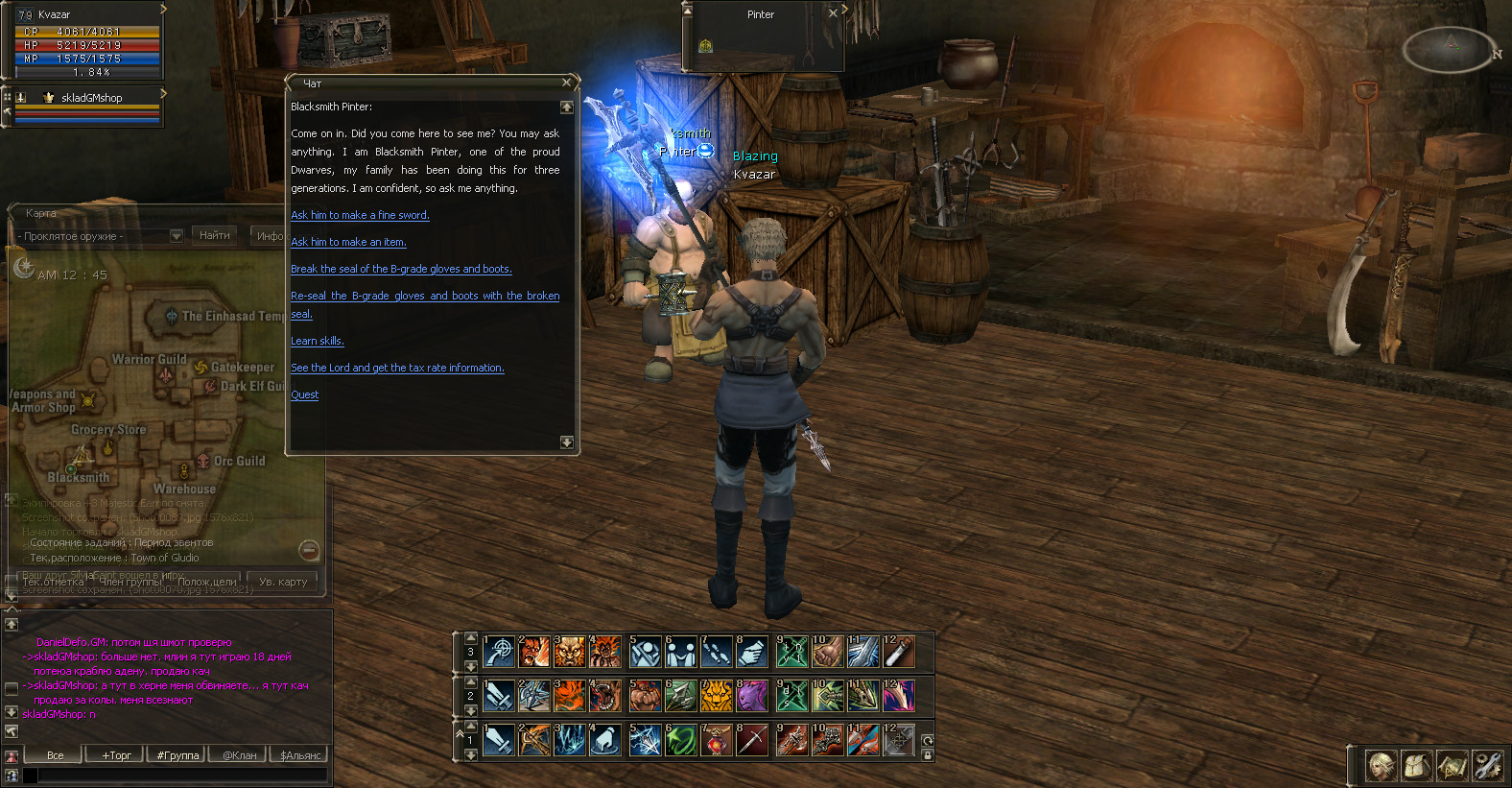
Task: Close the Blacksmith Pinter chat window
Action: 567,84
